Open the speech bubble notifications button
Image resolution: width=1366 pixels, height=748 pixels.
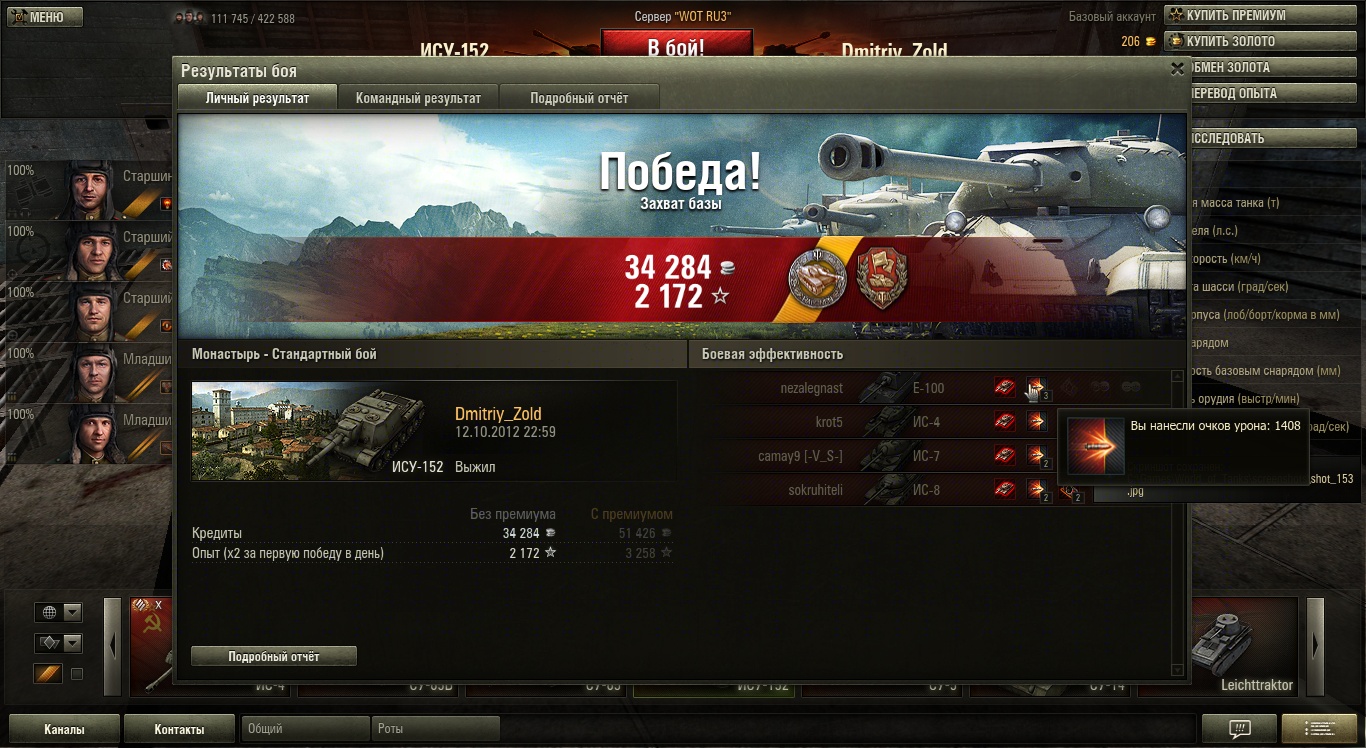(1239, 729)
